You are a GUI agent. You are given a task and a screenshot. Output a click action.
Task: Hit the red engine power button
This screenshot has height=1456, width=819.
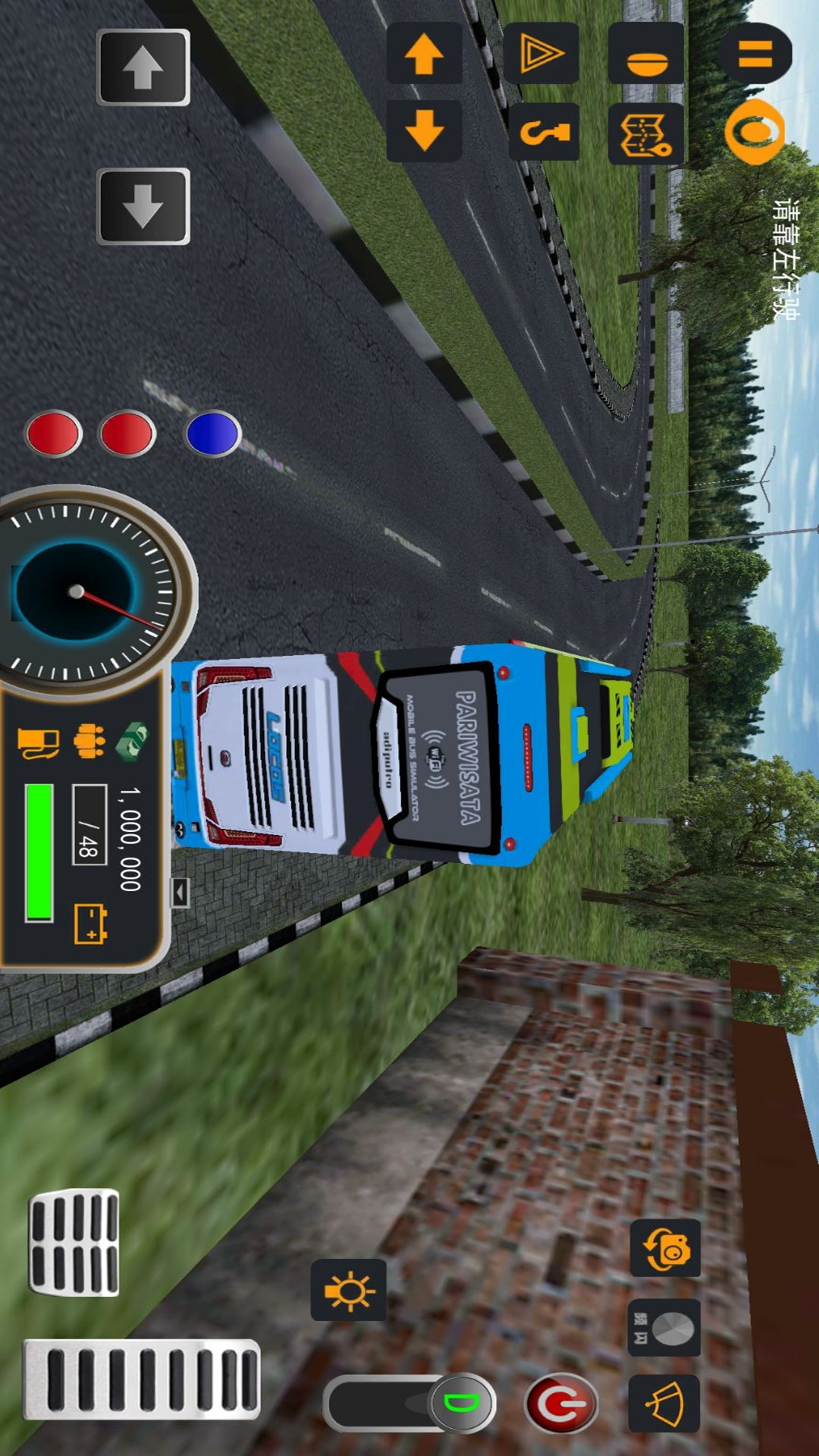tap(561, 1404)
